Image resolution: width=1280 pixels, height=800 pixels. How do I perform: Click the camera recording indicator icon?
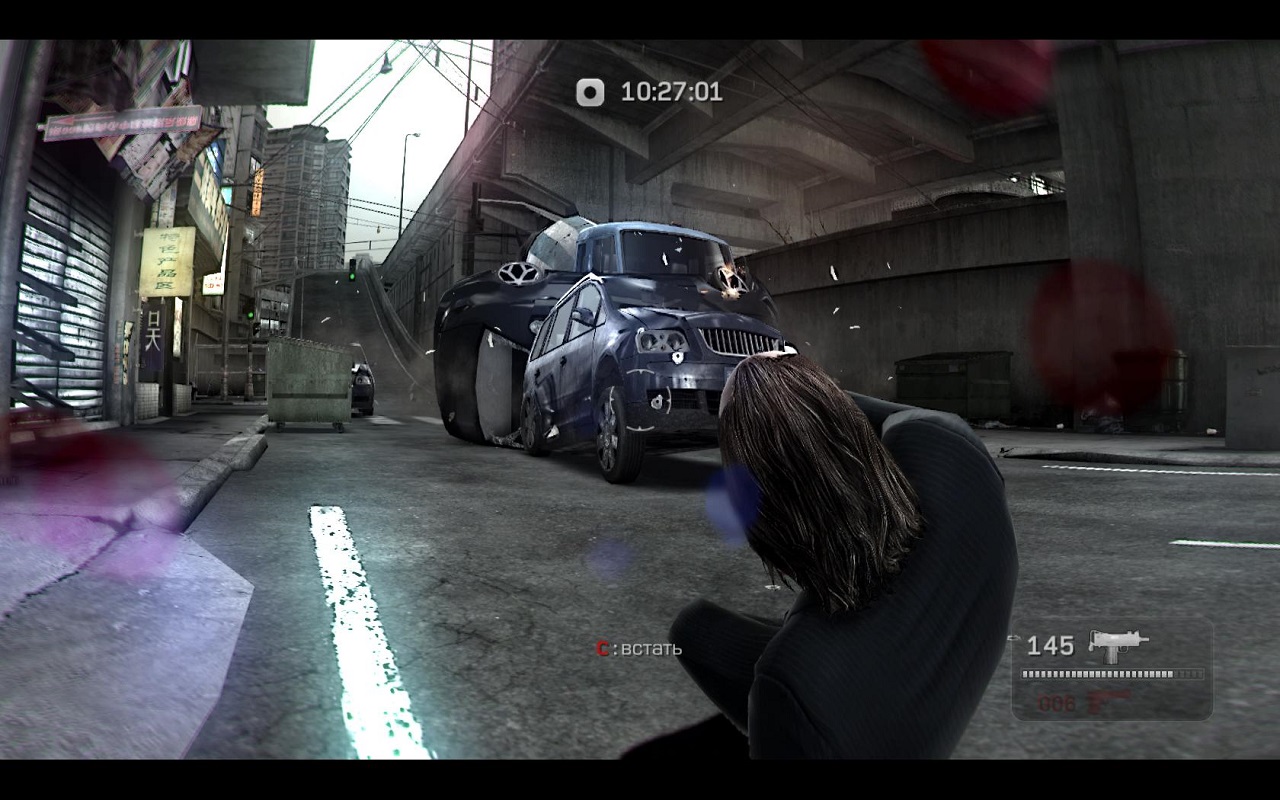(590, 93)
